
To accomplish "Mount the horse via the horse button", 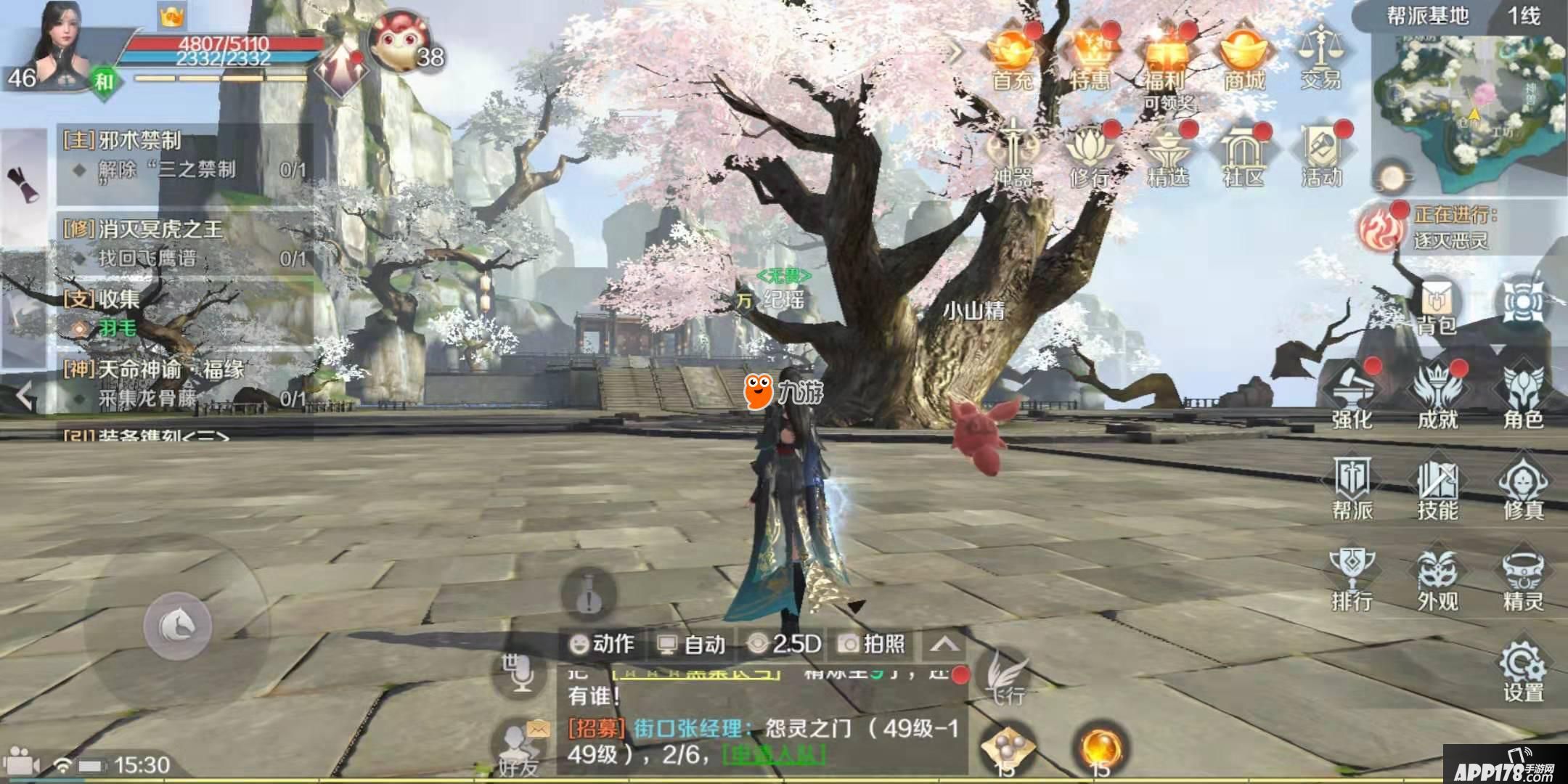I will click(x=177, y=626).
